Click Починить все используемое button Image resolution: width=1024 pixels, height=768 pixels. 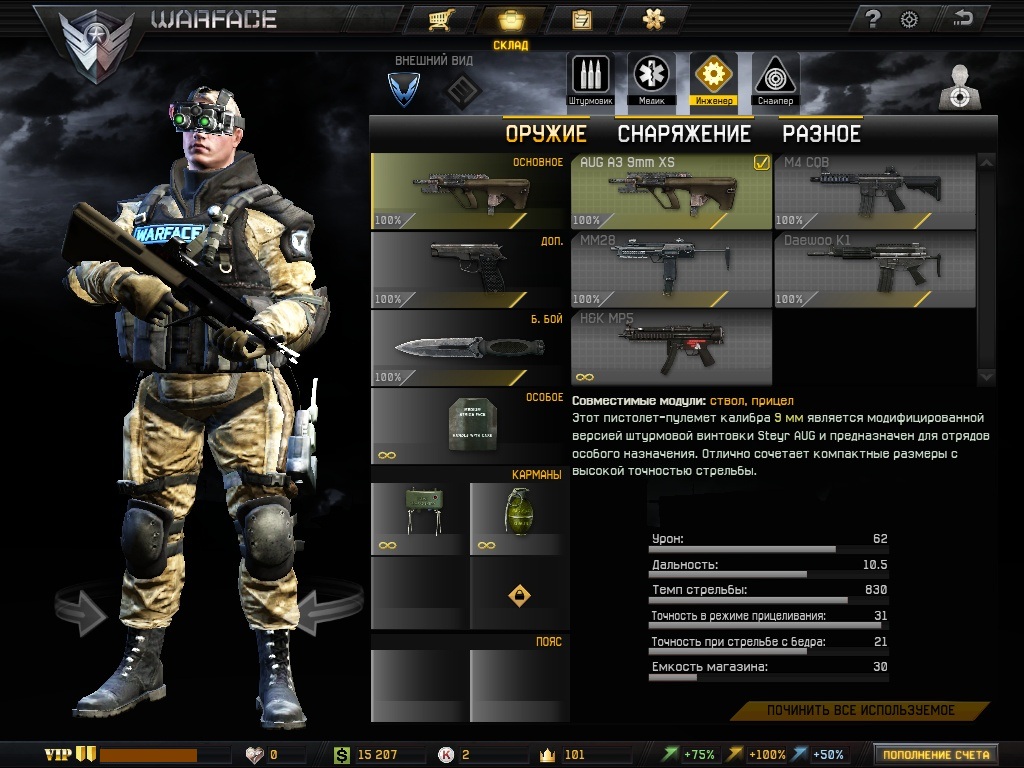860,711
